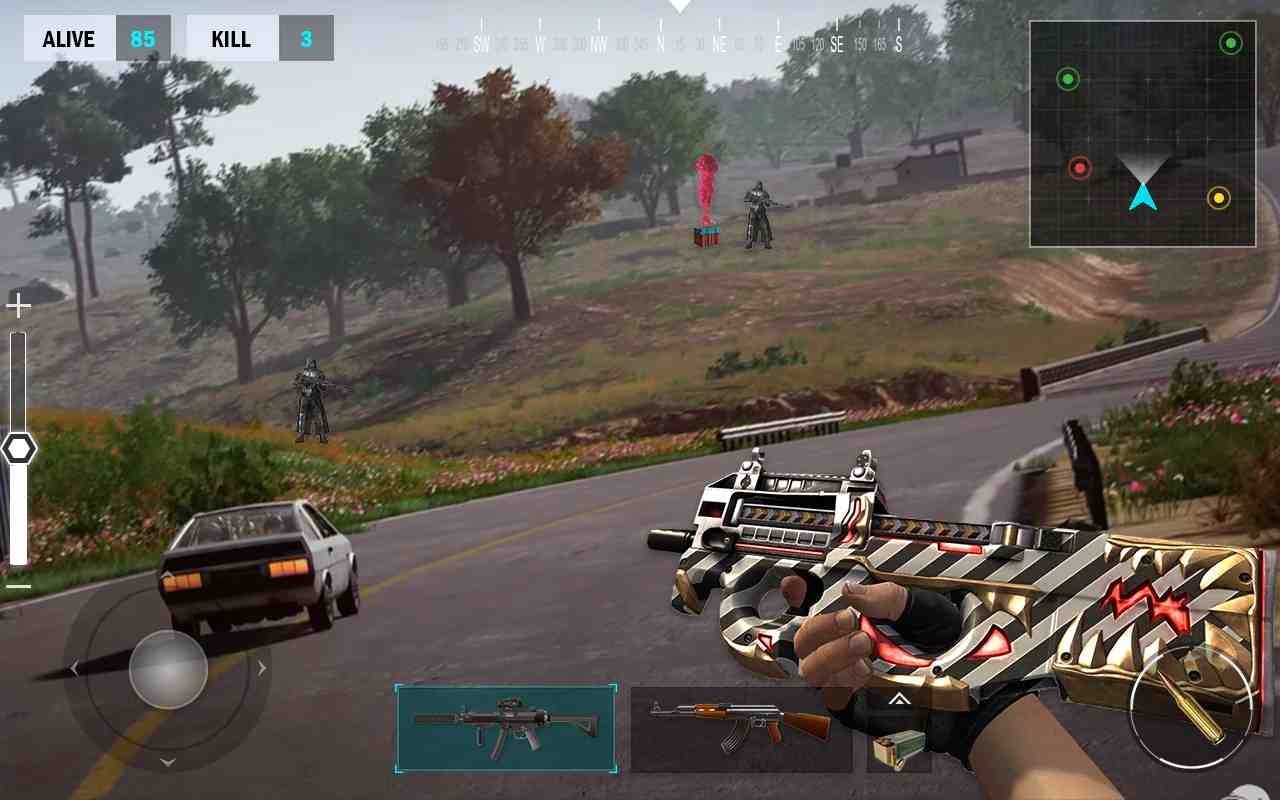Image resolution: width=1280 pixels, height=800 pixels.
Task: Tap the center of the movement joystick
Action: pyautogui.click(x=168, y=668)
